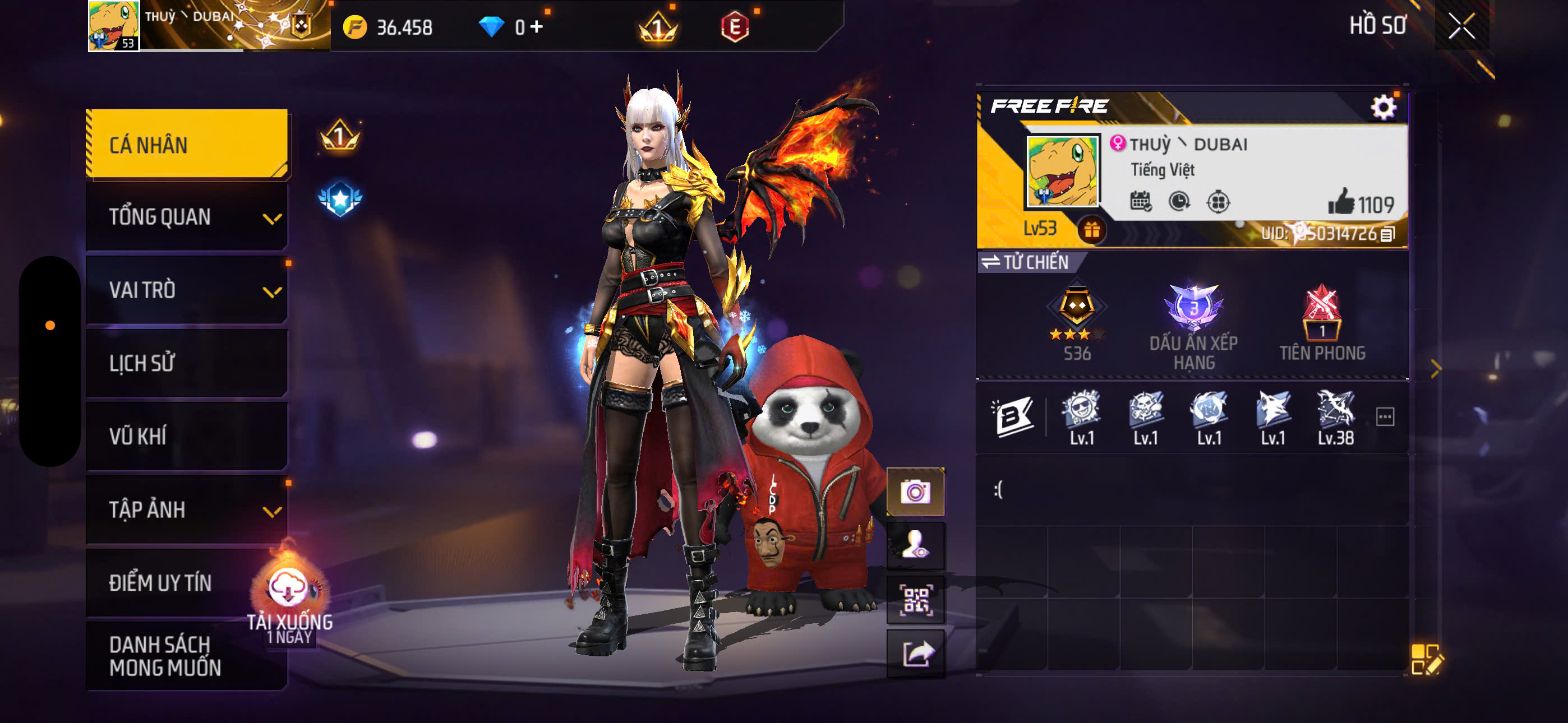Open the Lịch Sử tab
The width and height of the screenshot is (1568, 723).
point(187,363)
